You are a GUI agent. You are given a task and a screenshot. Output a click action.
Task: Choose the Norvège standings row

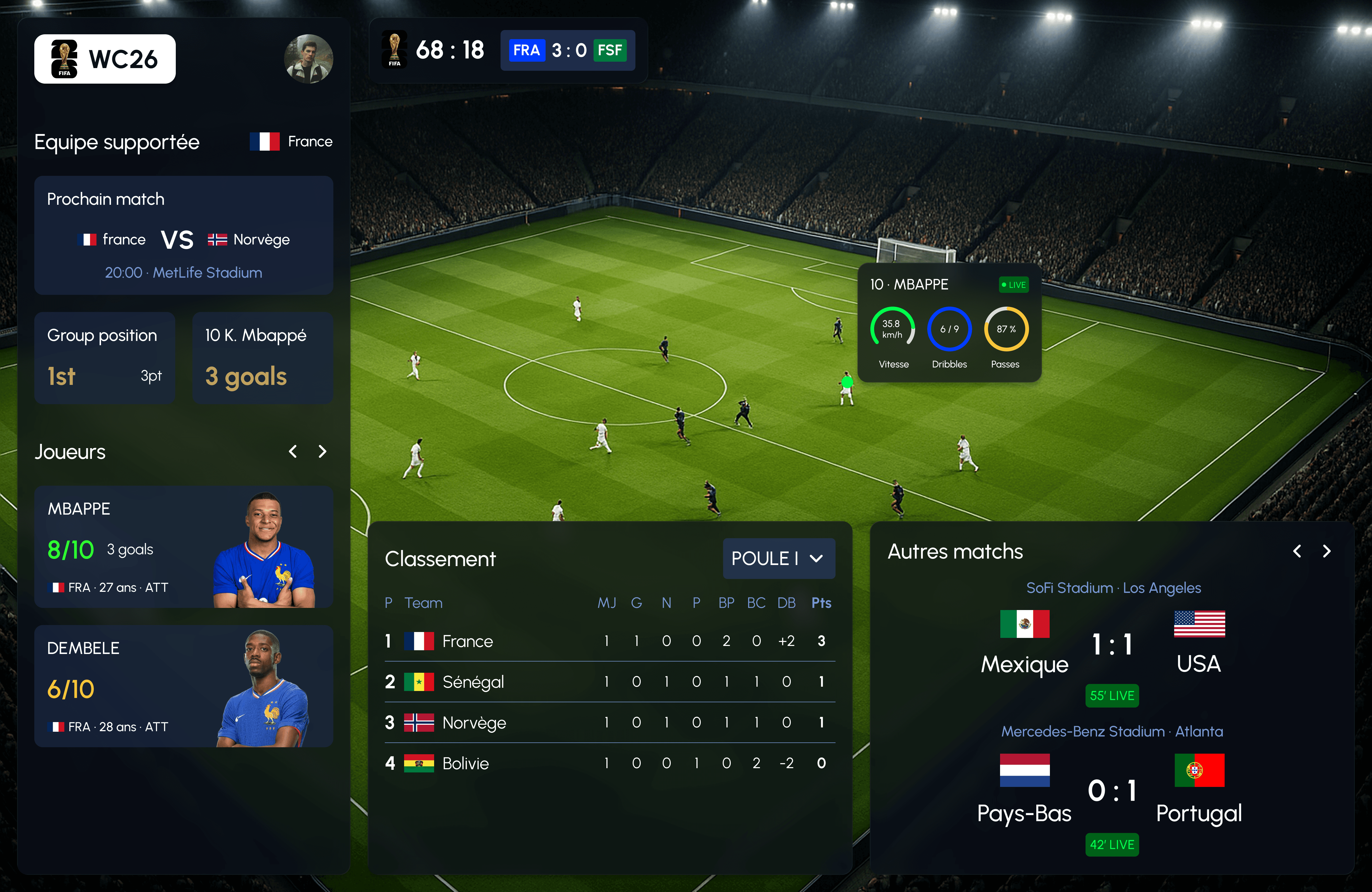click(609, 723)
